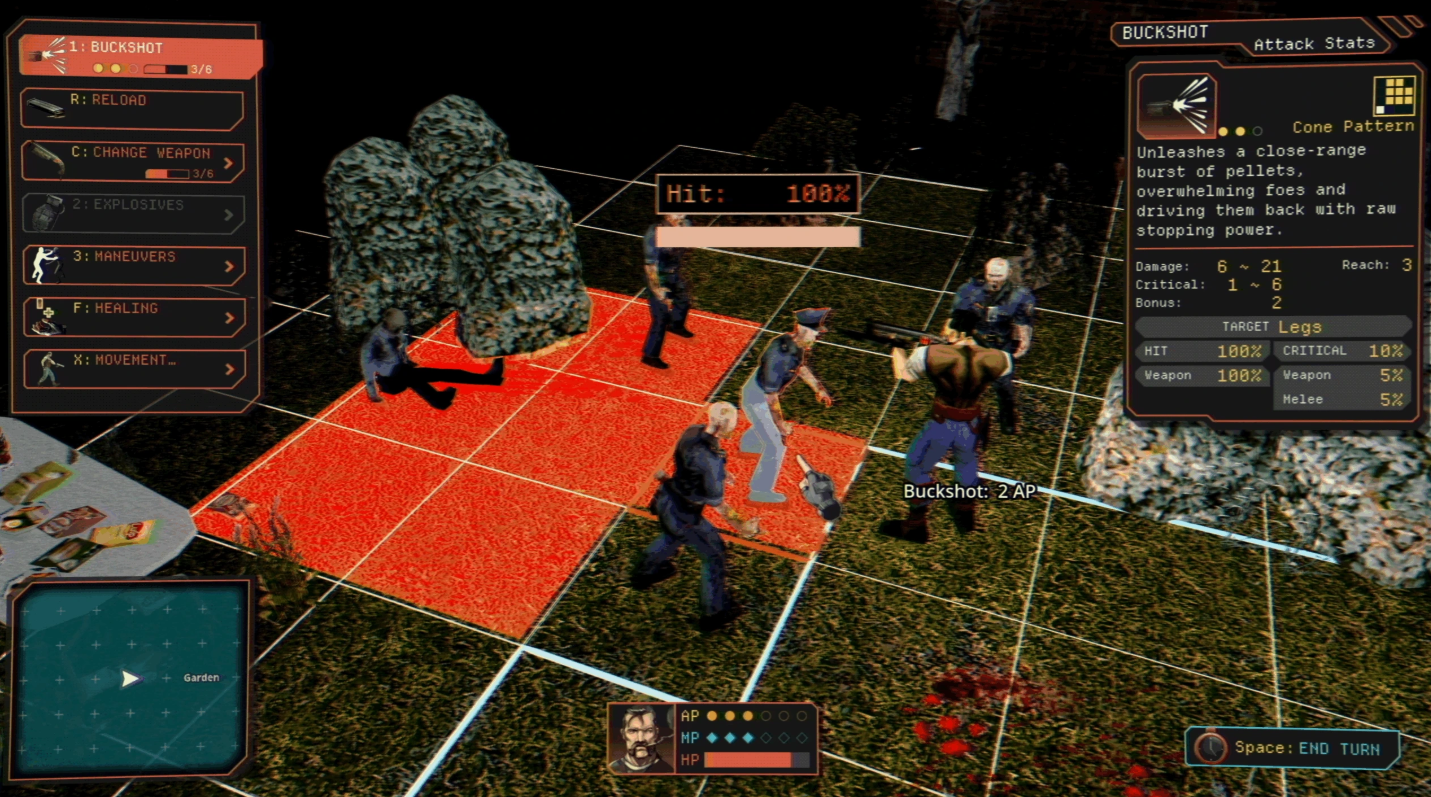Click the End Turn button
Viewport: 1431px width, 797px height.
click(x=1292, y=748)
